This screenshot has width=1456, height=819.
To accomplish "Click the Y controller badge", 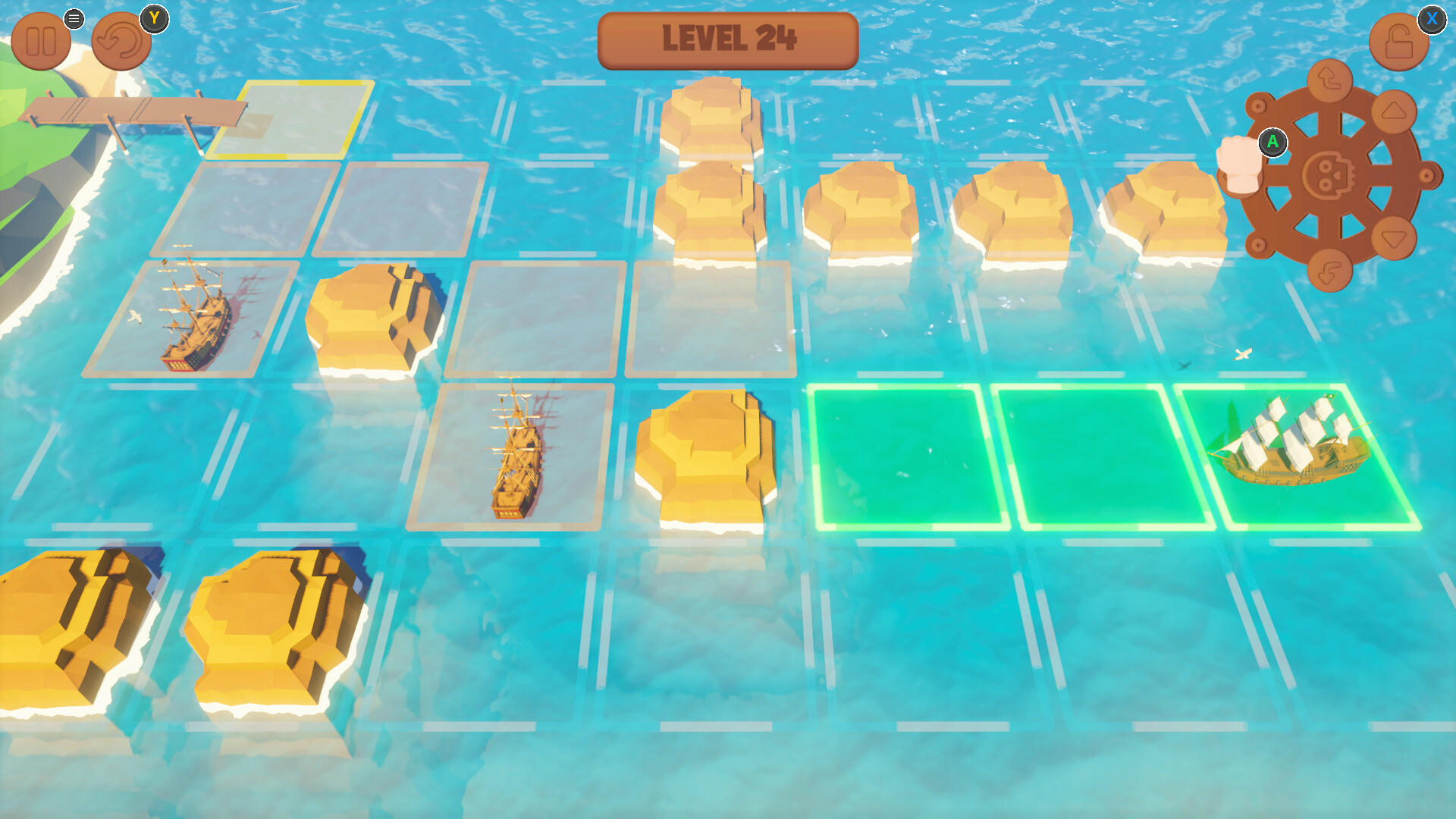I will [155, 19].
